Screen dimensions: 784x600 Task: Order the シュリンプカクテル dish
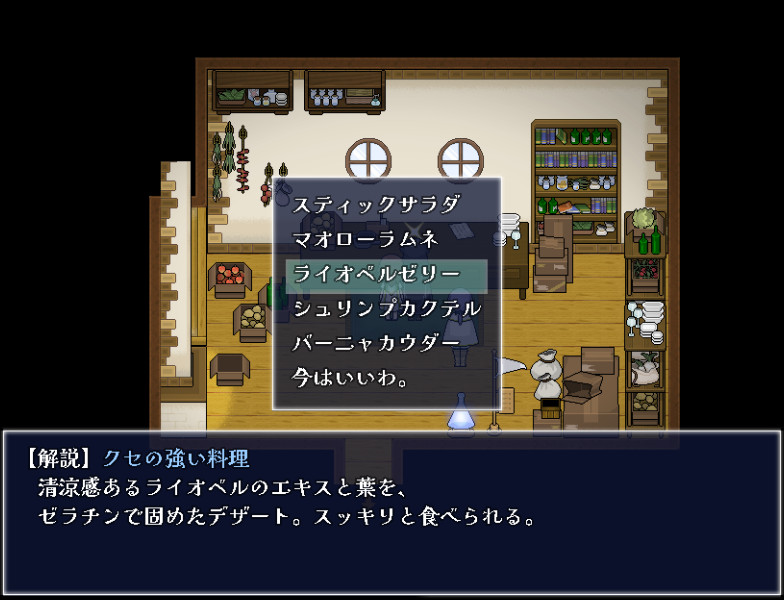(386, 309)
